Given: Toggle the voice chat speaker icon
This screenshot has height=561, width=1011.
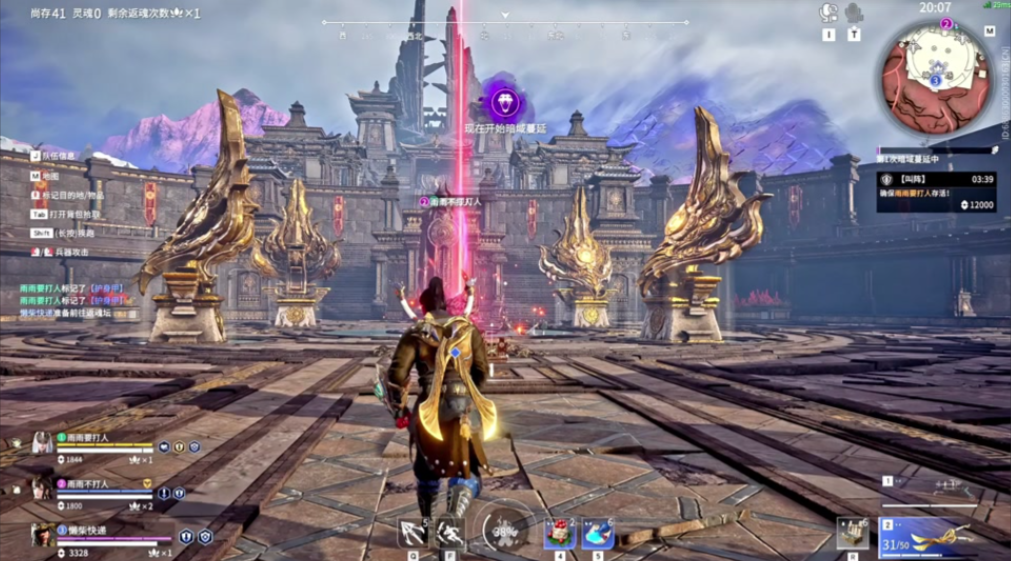Looking at the screenshot, I should click(828, 13).
